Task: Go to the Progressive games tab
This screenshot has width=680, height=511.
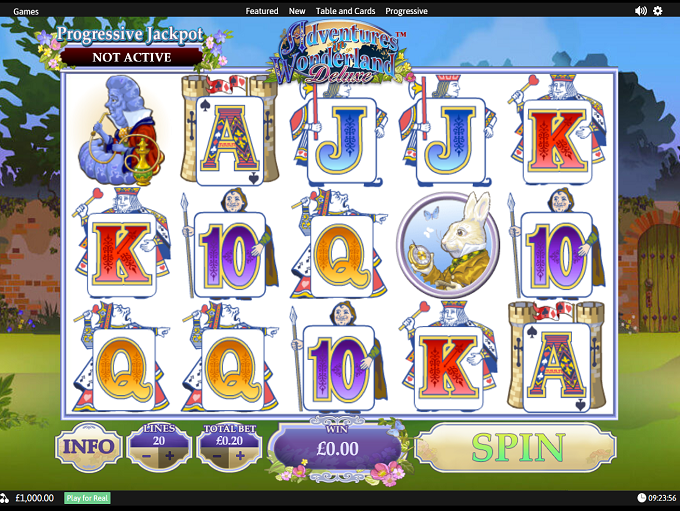Action: [406, 11]
